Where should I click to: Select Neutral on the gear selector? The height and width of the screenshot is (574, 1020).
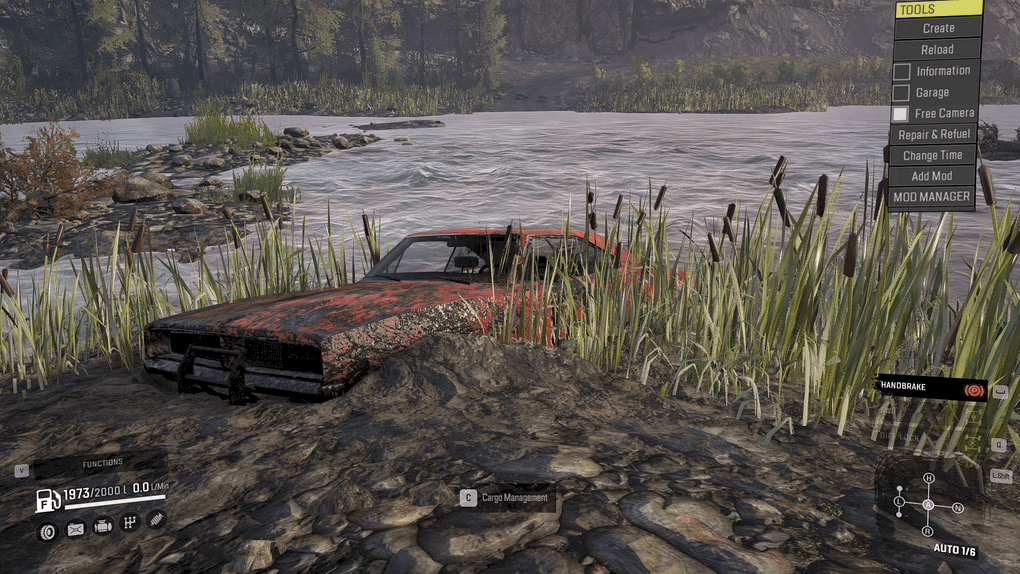957,508
